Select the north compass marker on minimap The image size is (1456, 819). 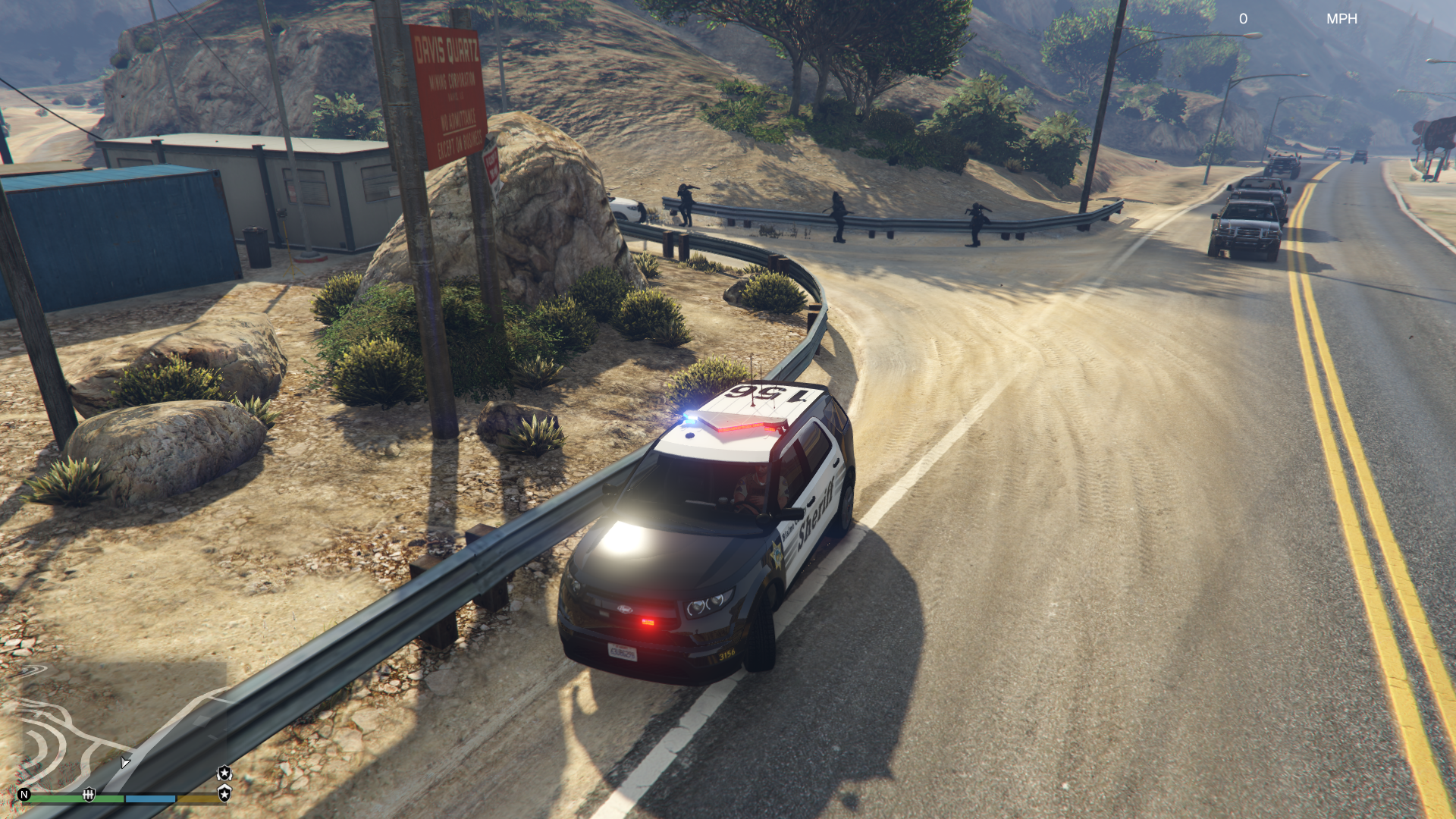24,795
